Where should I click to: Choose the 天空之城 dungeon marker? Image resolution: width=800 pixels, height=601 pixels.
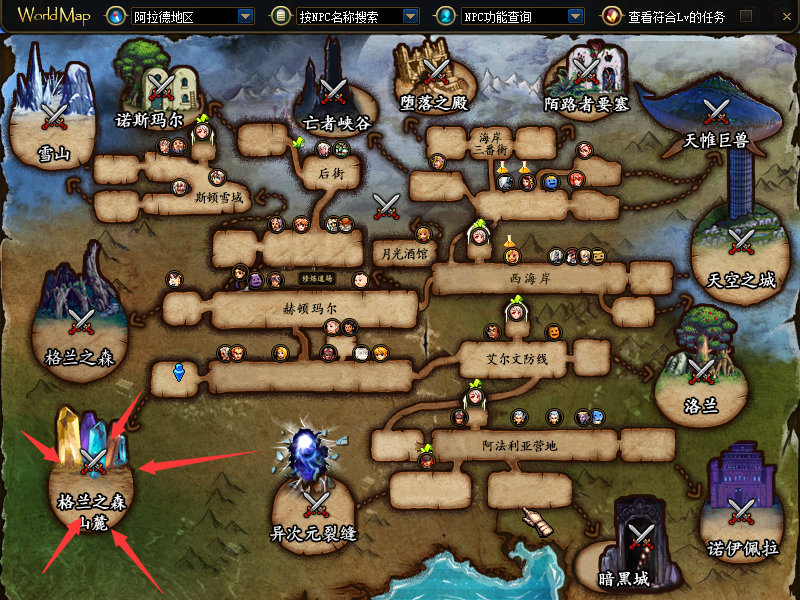tap(741, 241)
